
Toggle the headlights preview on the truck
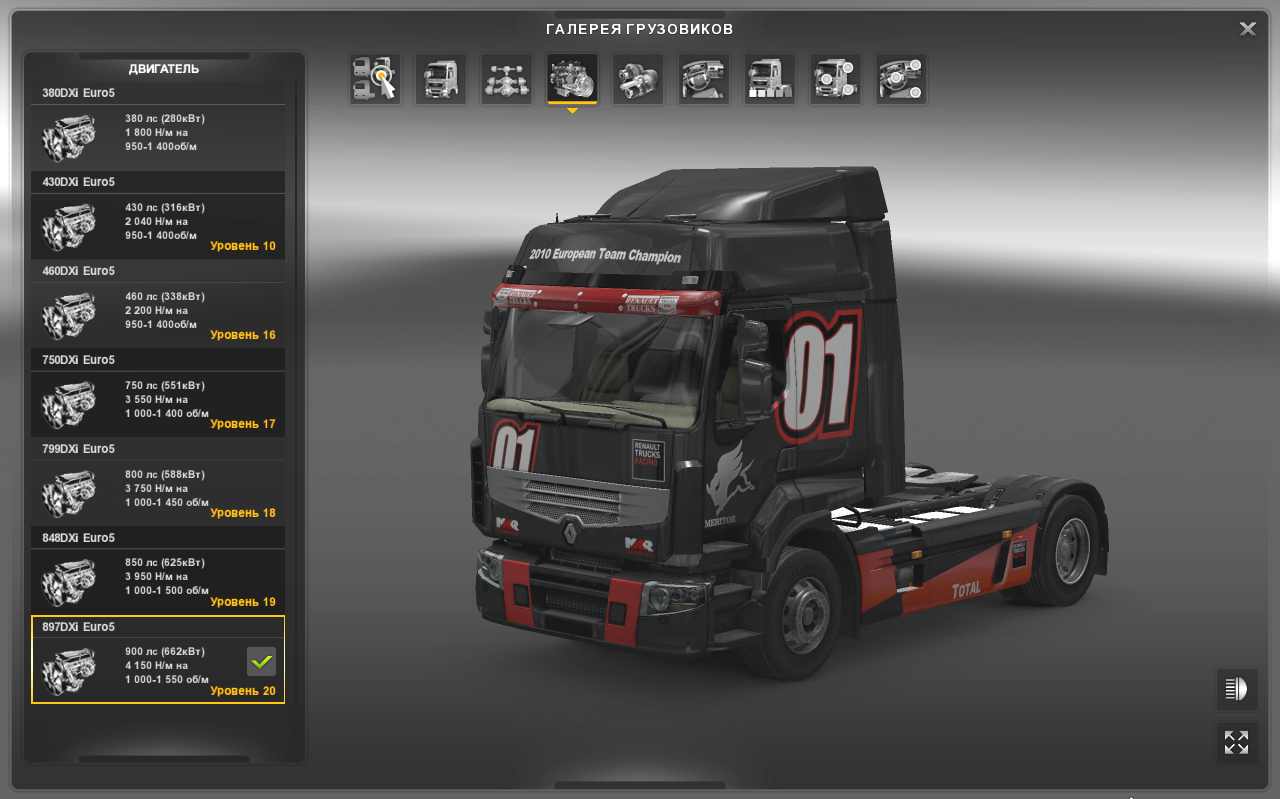pyautogui.click(x=1236, y=689)
